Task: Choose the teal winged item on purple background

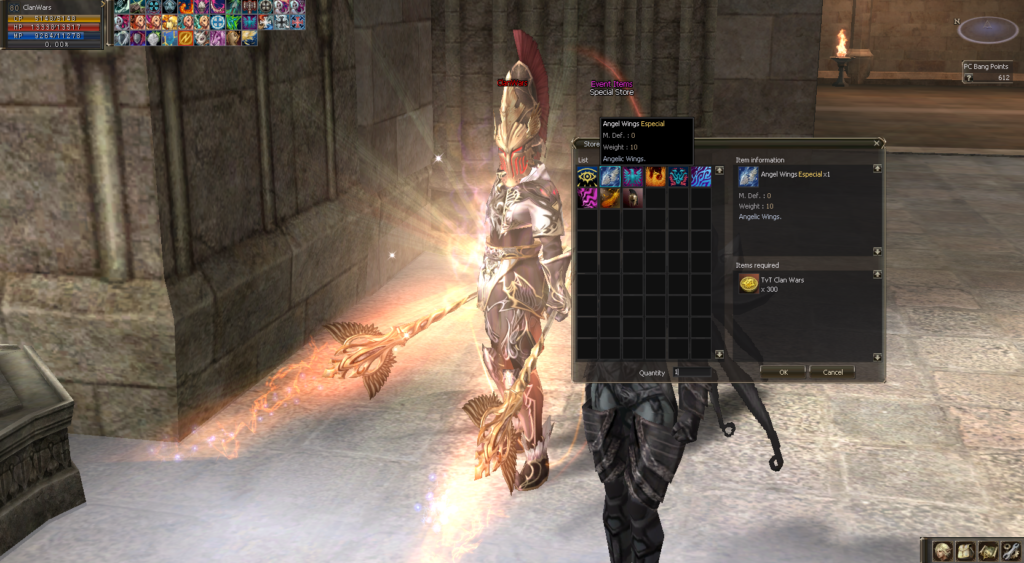Action: click(632, 177)
